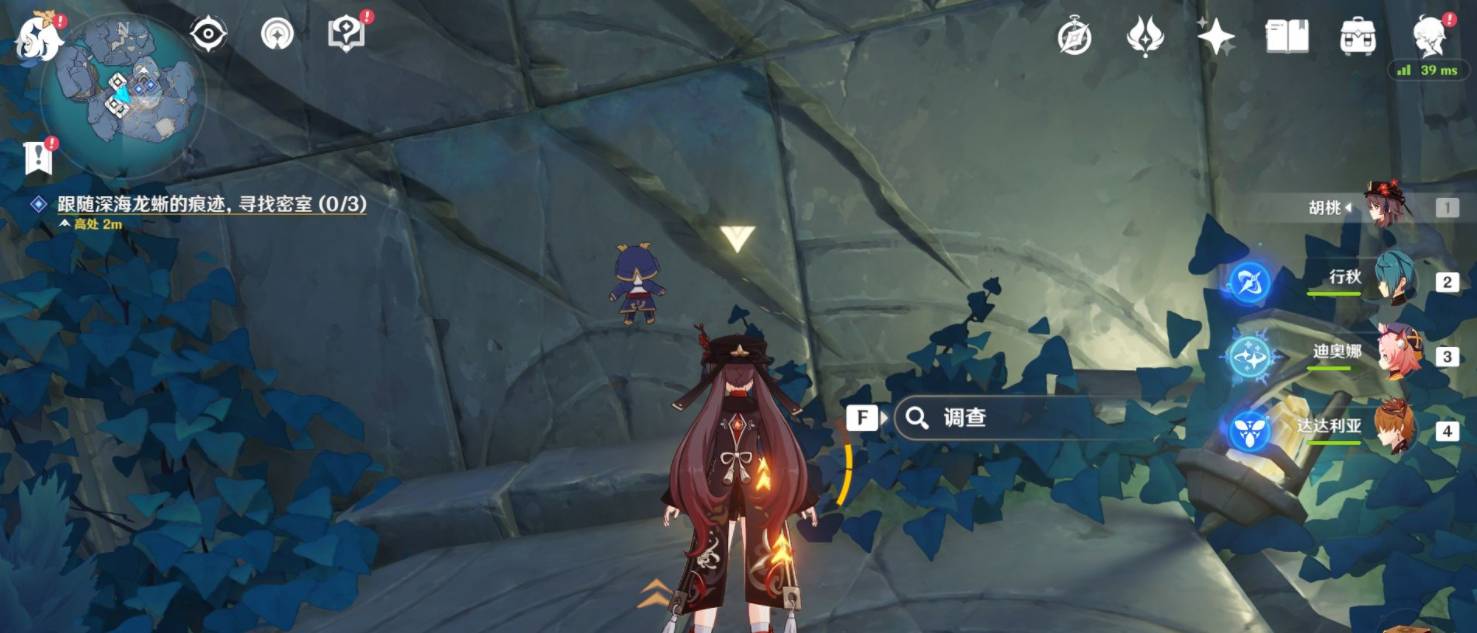Switch to party member 行秋
Screen dimensions: 1477x633
point(1392,281)
